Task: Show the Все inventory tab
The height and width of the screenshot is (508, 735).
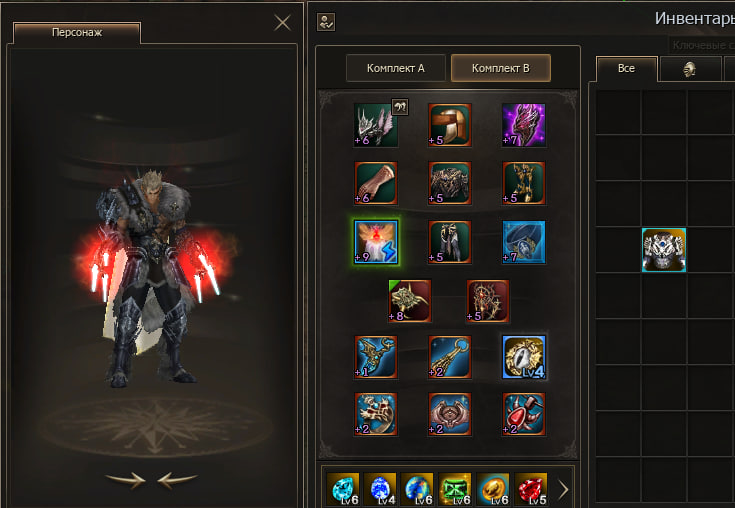Action: [x=626, y=68]
